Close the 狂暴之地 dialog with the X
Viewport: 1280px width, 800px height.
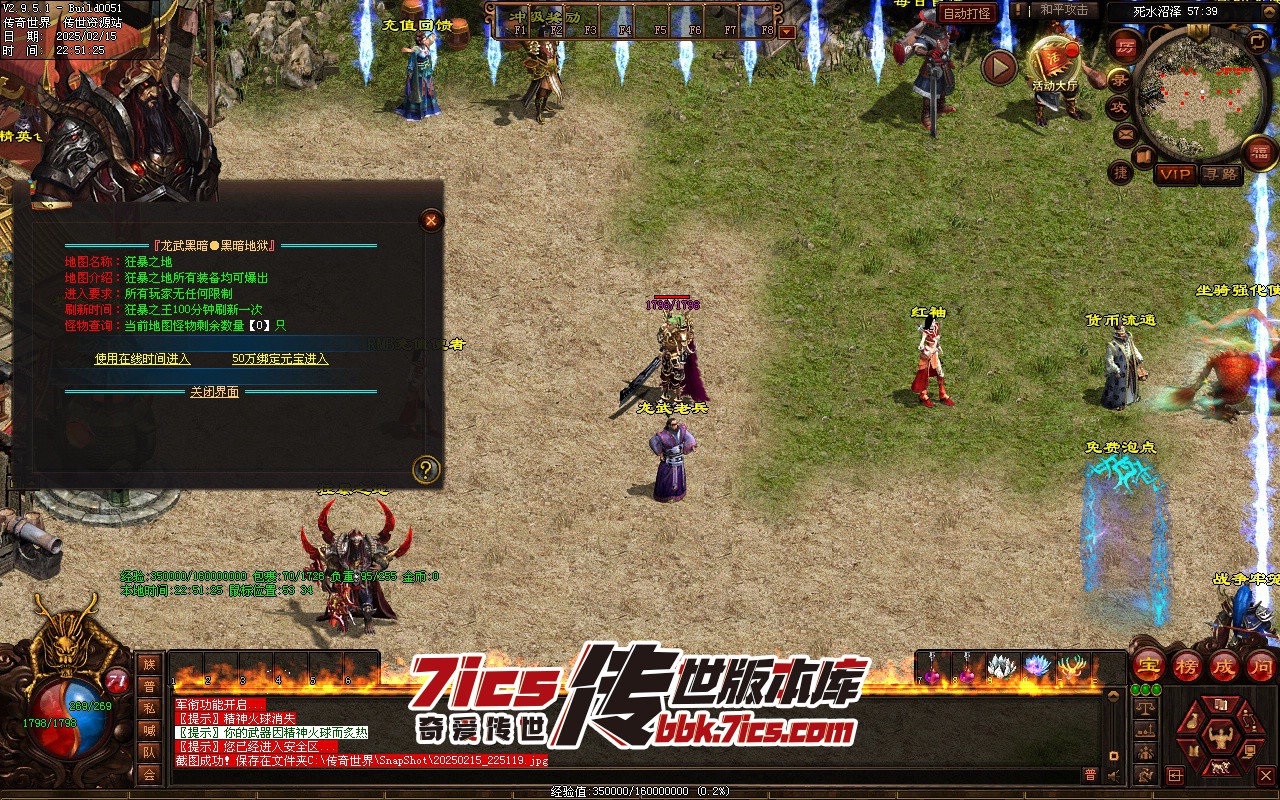[x=431, y=220]
